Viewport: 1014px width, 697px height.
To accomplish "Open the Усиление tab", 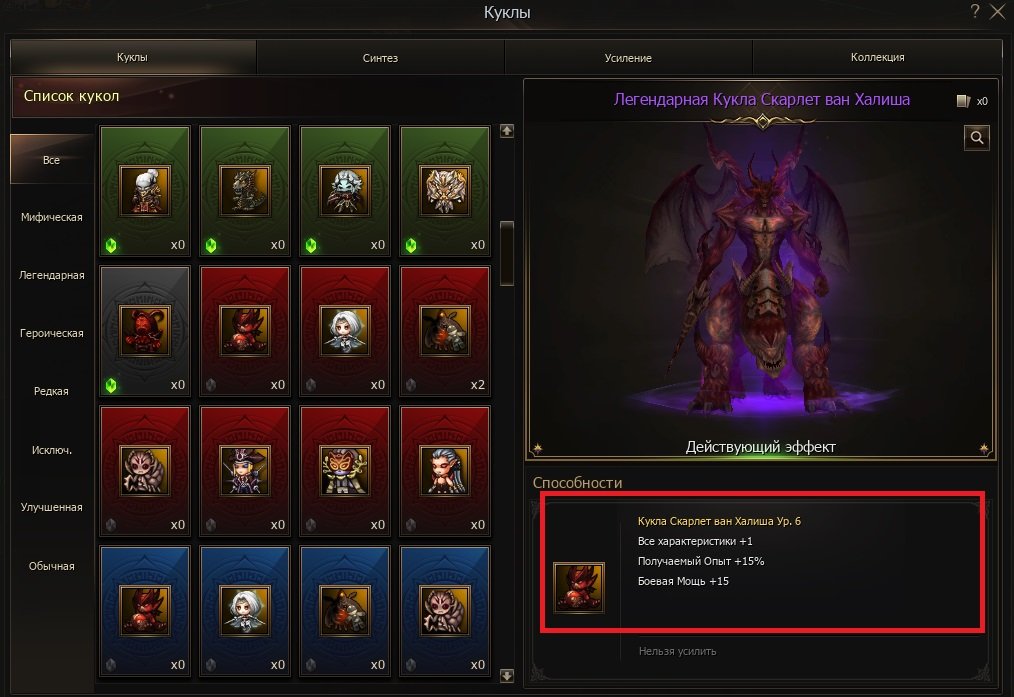I will pyautogui.click(x=628, y=58).
